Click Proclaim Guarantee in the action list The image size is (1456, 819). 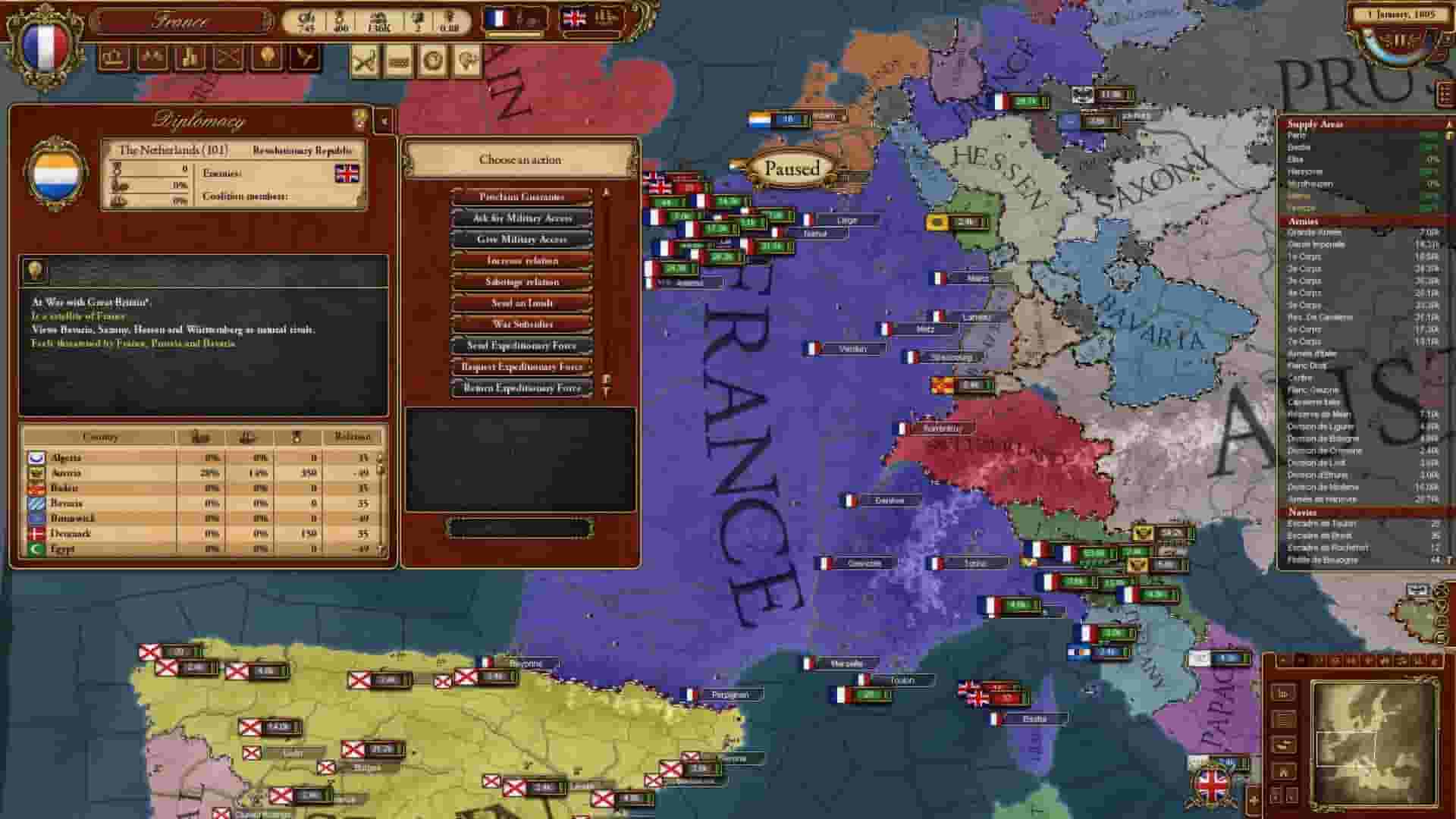tap(525, 196)
